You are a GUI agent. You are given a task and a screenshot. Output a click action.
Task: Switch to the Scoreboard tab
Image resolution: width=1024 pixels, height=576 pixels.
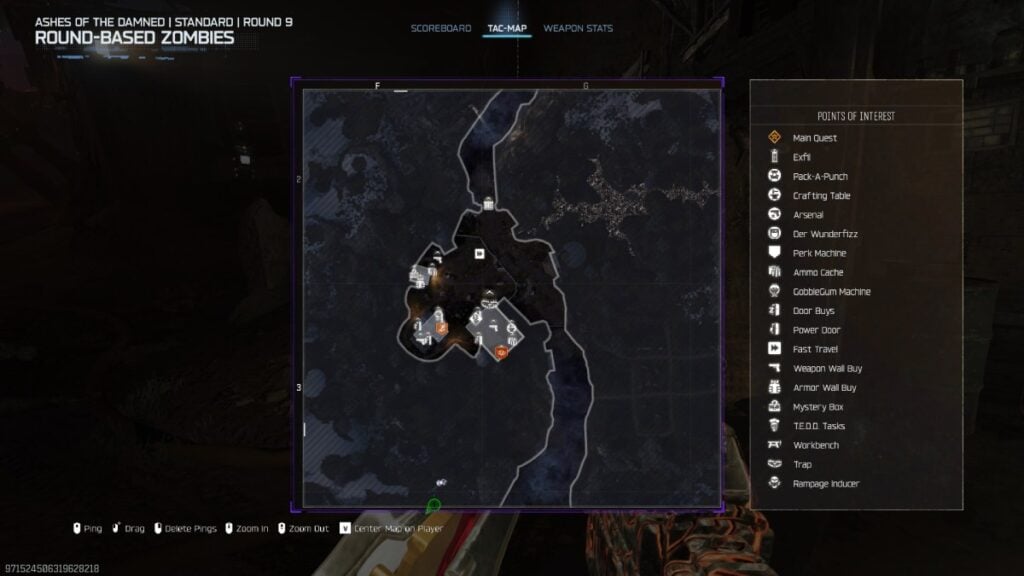click(x=440, y=28)
